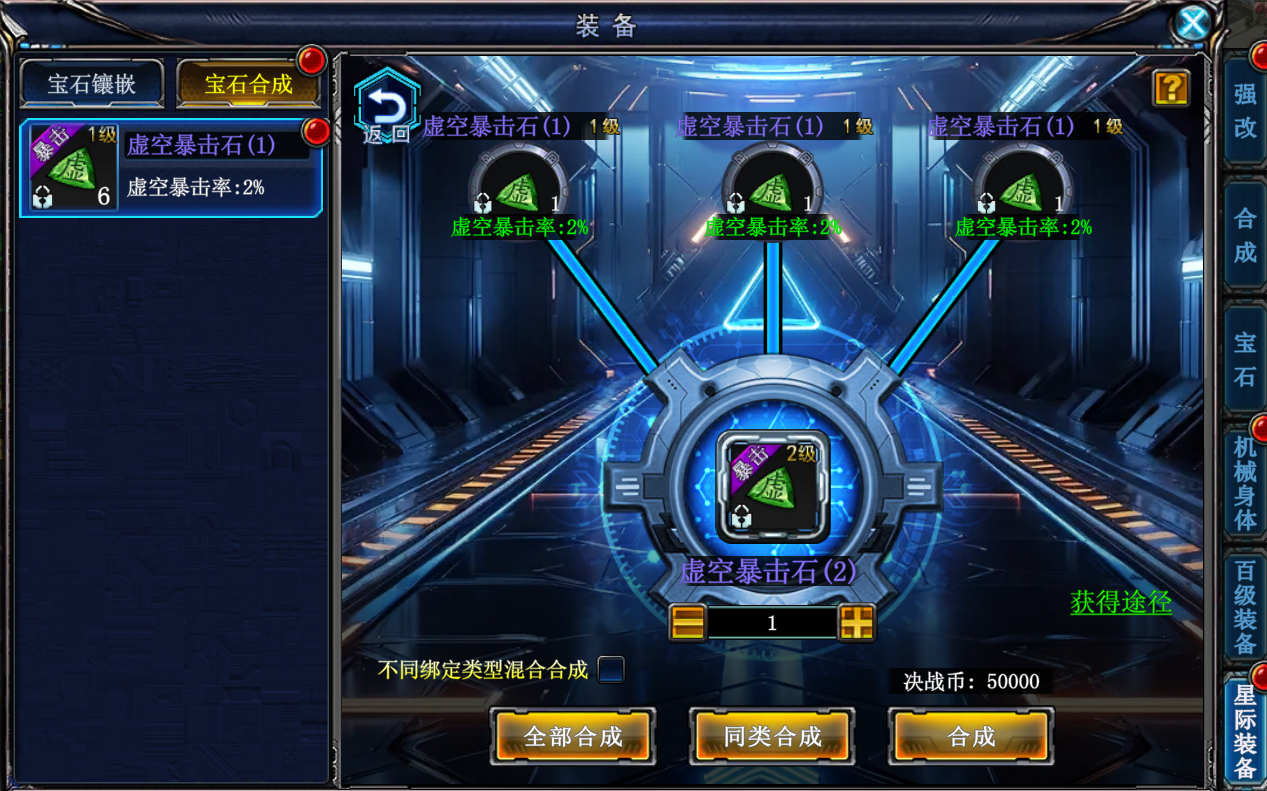Open the 获得途径 link
This screenshot has width=1267, height=791.
coord(1120,602)
